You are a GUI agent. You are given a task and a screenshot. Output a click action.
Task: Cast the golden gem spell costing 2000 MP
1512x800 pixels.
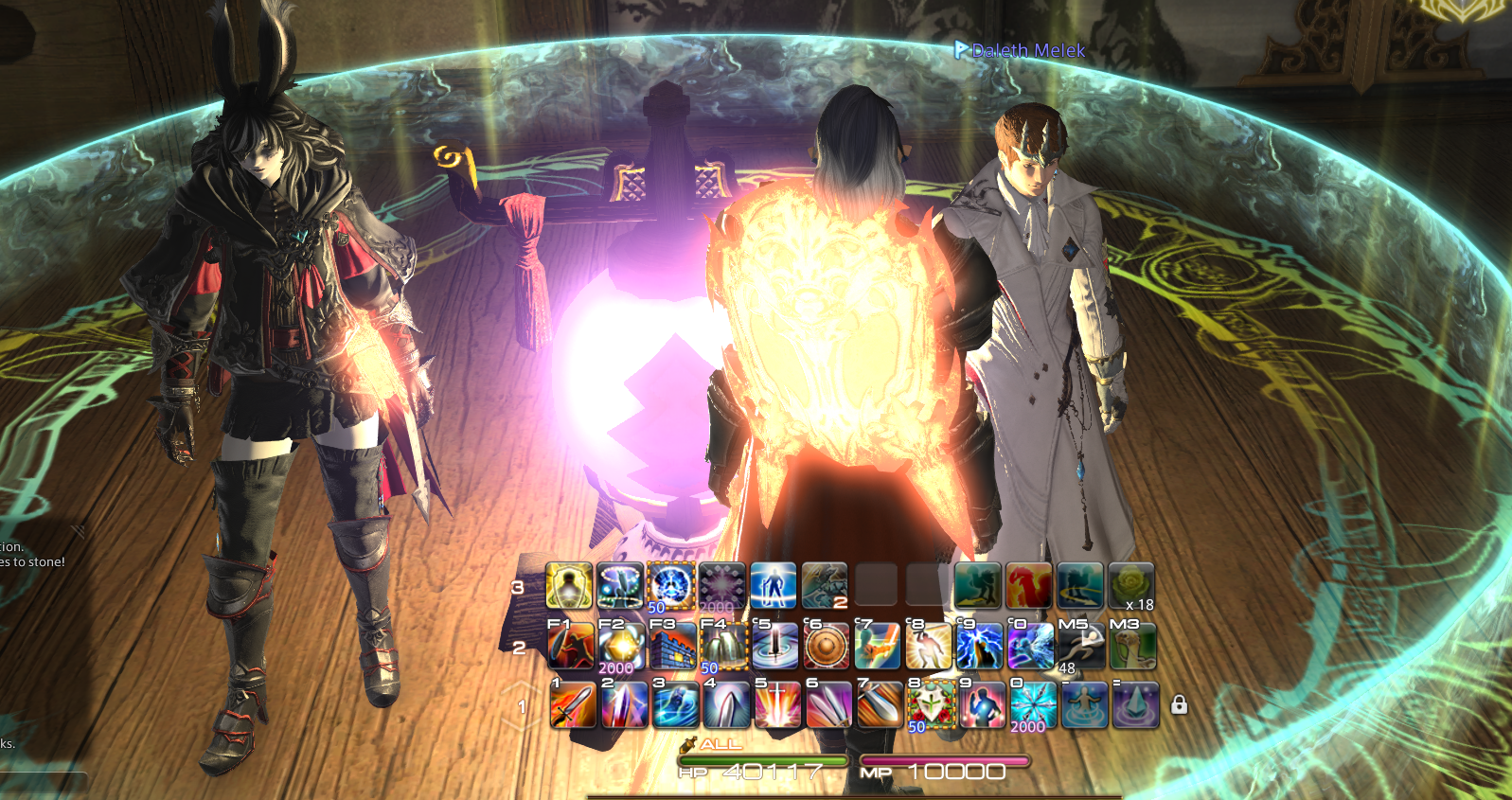tap(622, 647)
